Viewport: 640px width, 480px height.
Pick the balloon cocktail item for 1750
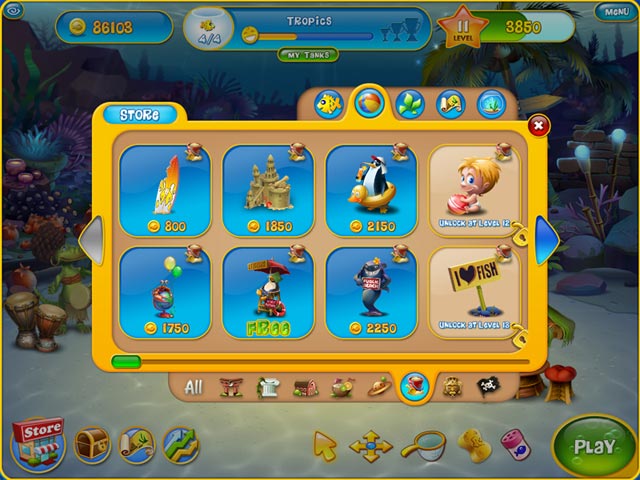pyautogui.click(x=165, y=292)
